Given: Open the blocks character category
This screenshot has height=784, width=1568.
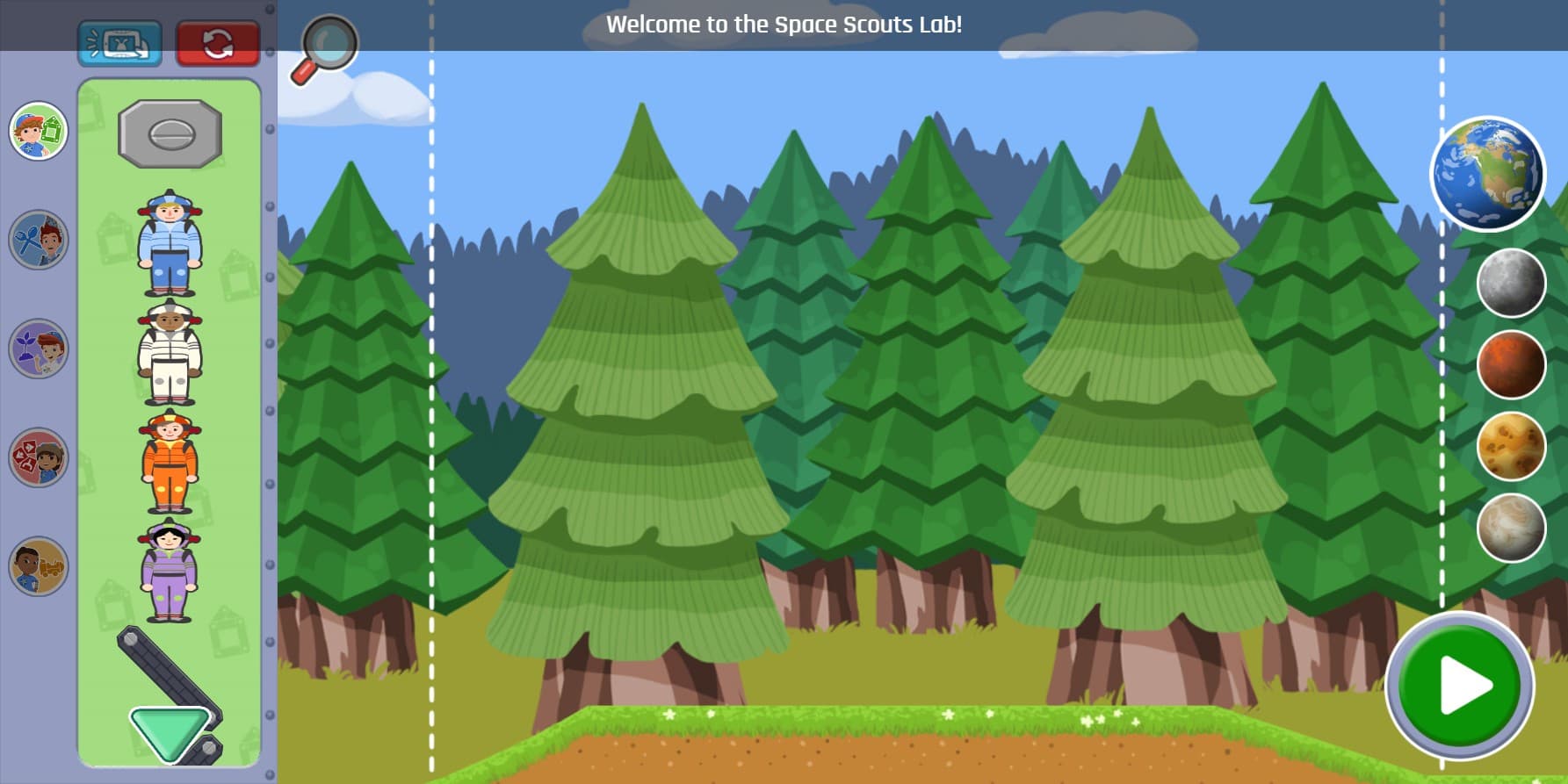Looking at the screenshot, I should [38, 457].
